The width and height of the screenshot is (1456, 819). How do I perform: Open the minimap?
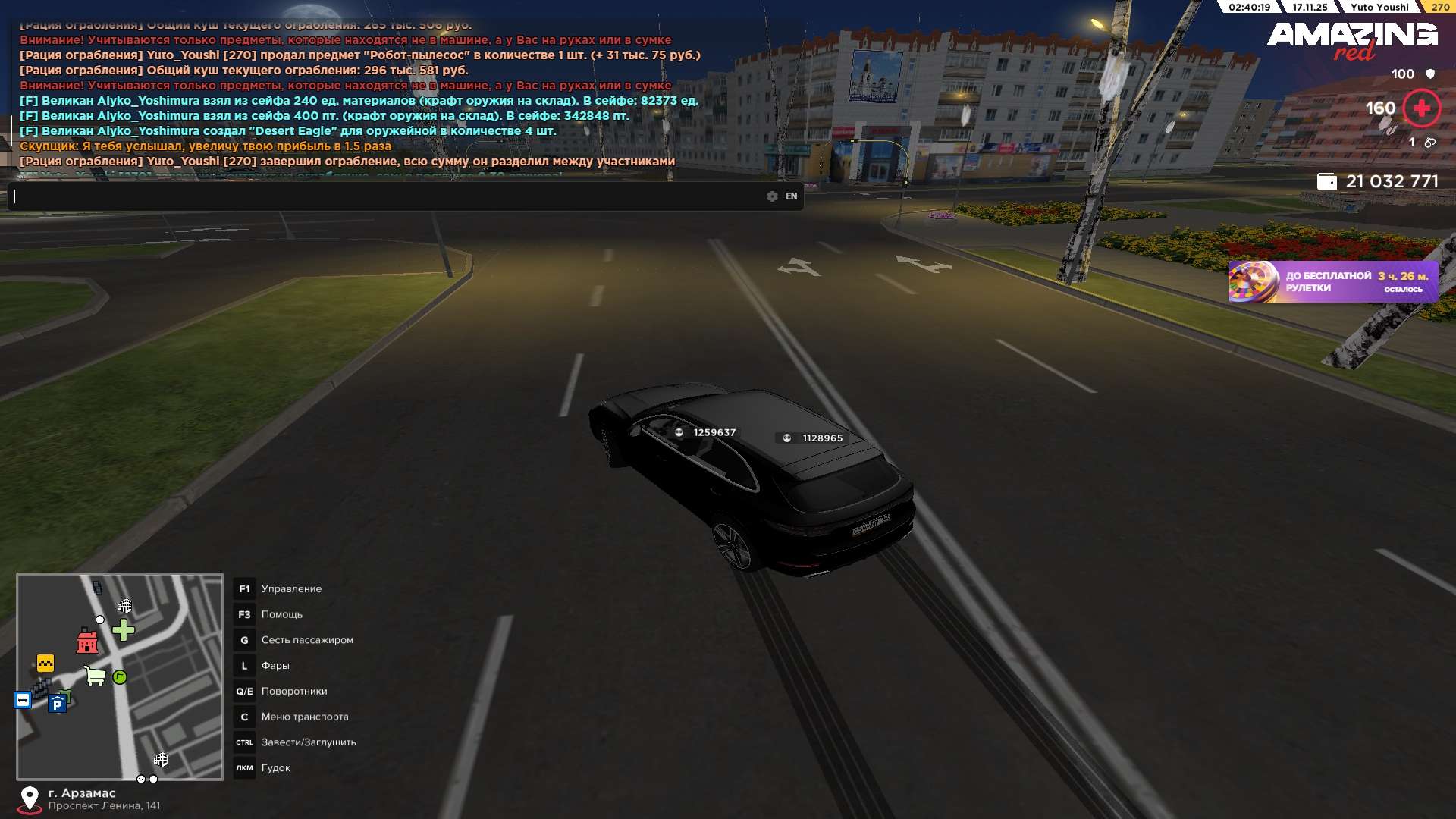(120, 676)
